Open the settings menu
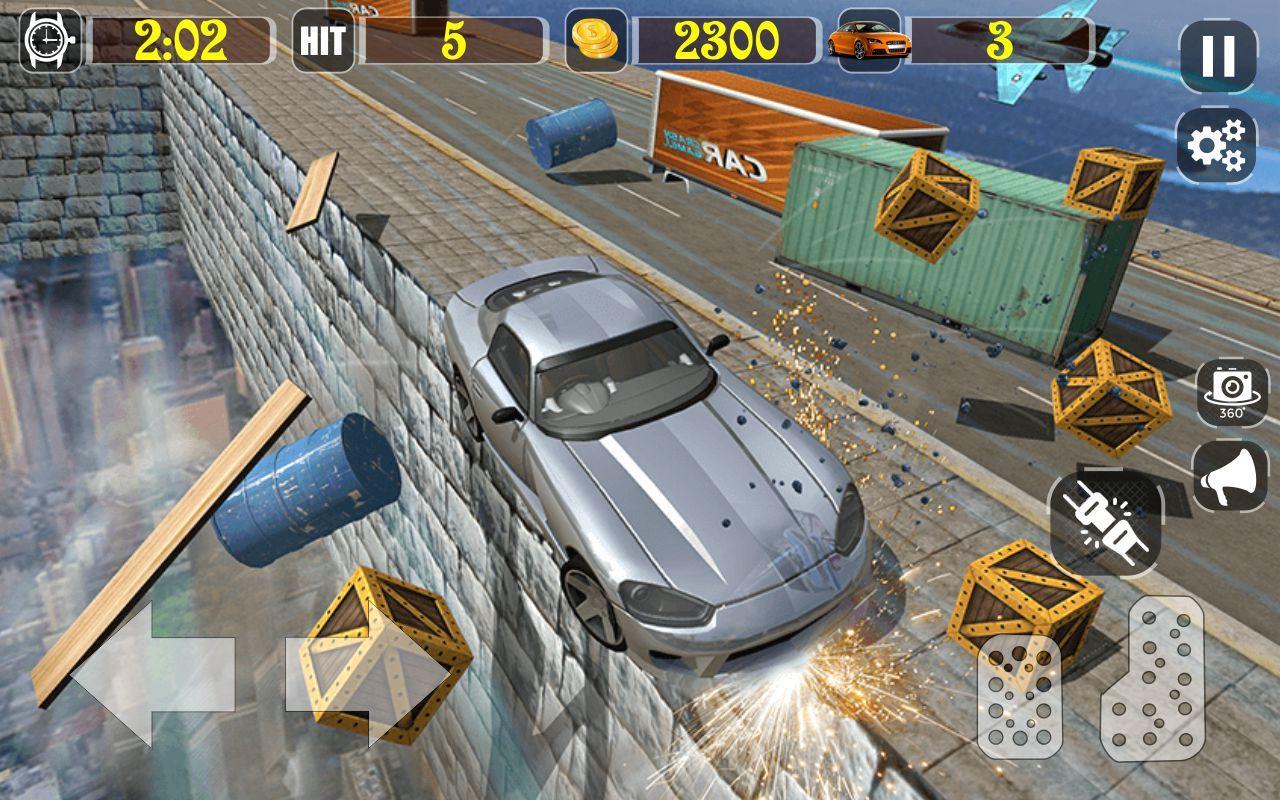This screenshot has width=1280, height=800. coord(1216,143)
